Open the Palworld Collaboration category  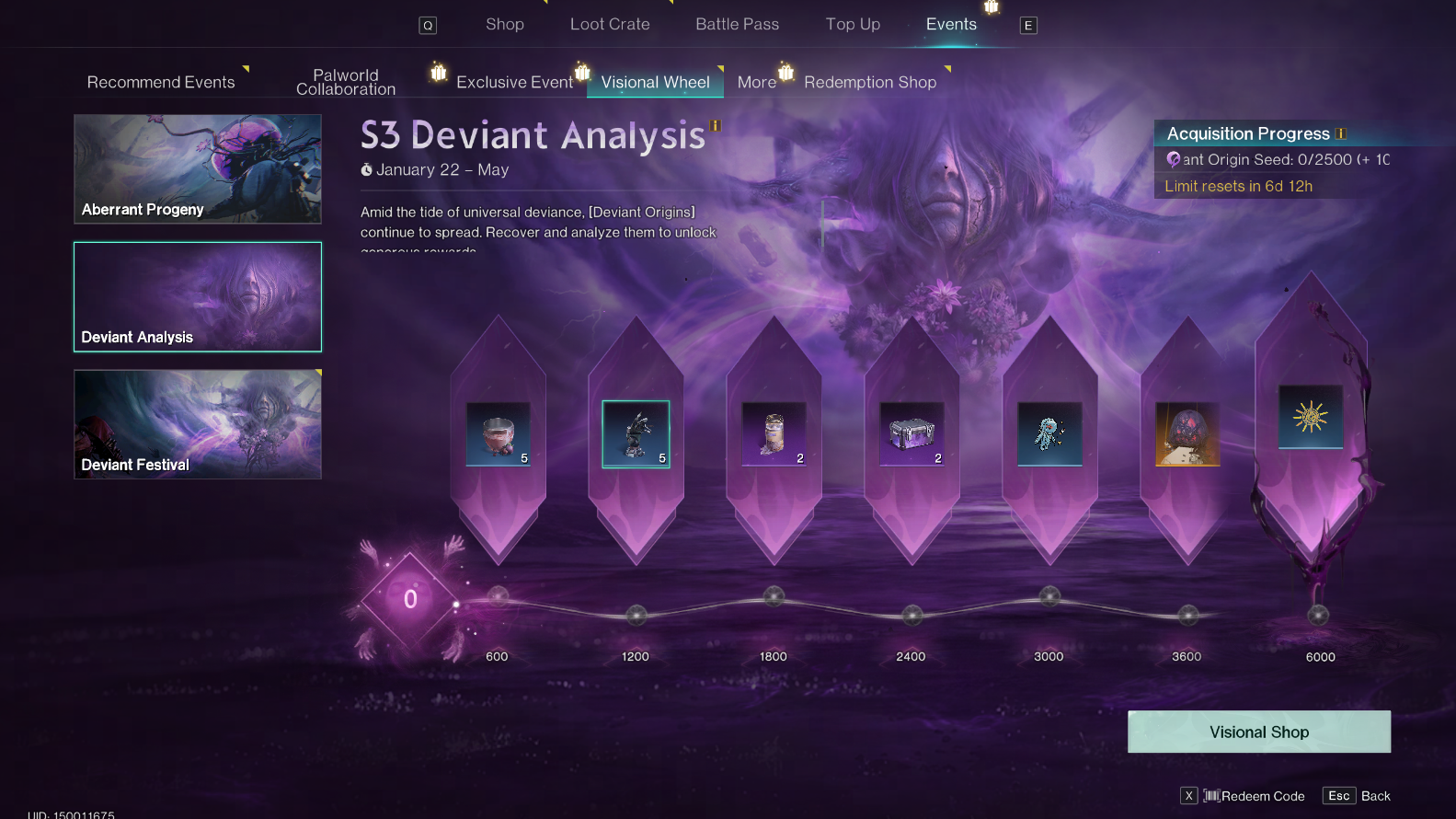[x=346, y=82]
